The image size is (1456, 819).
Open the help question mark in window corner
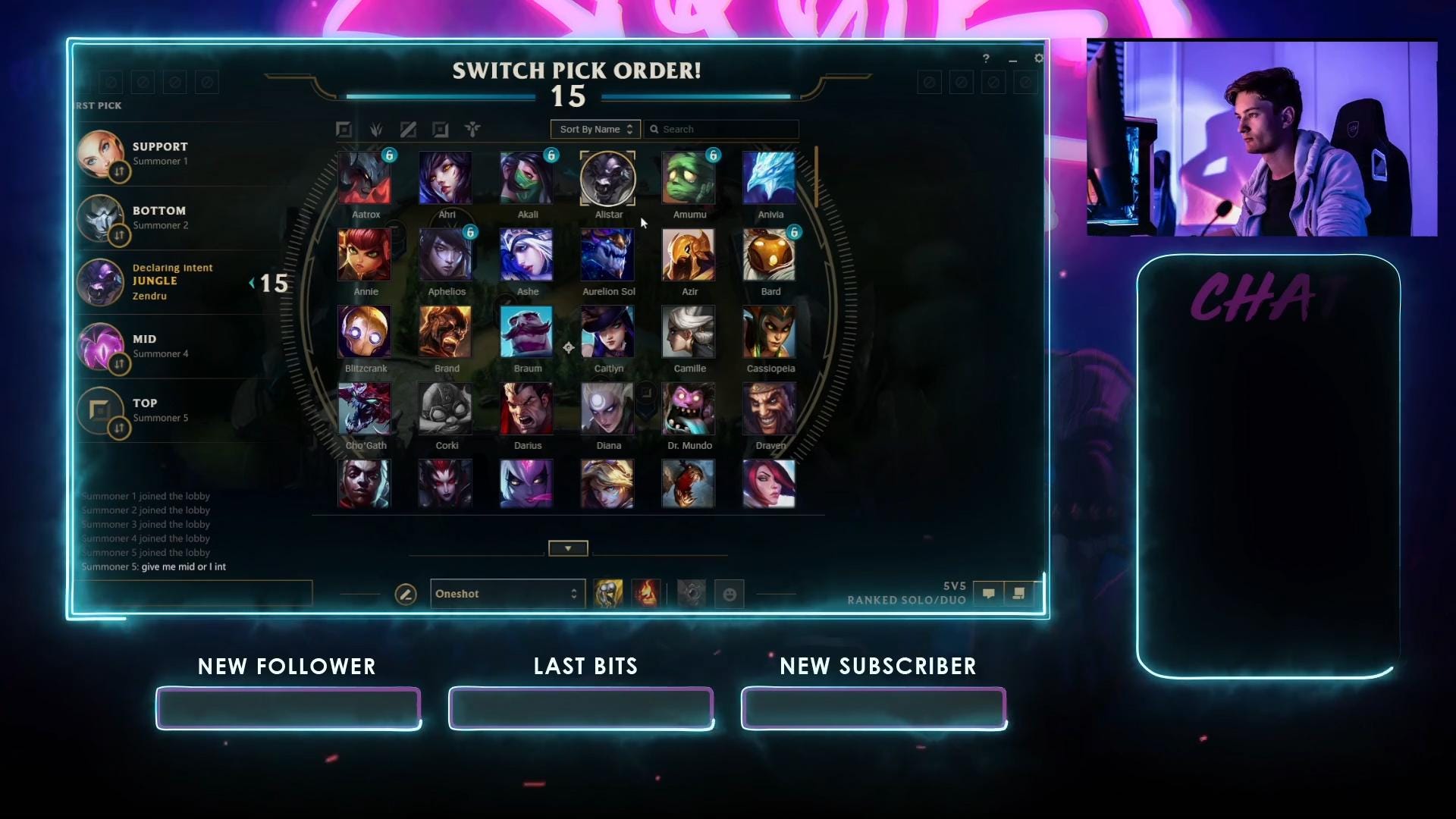pos(986,58)
